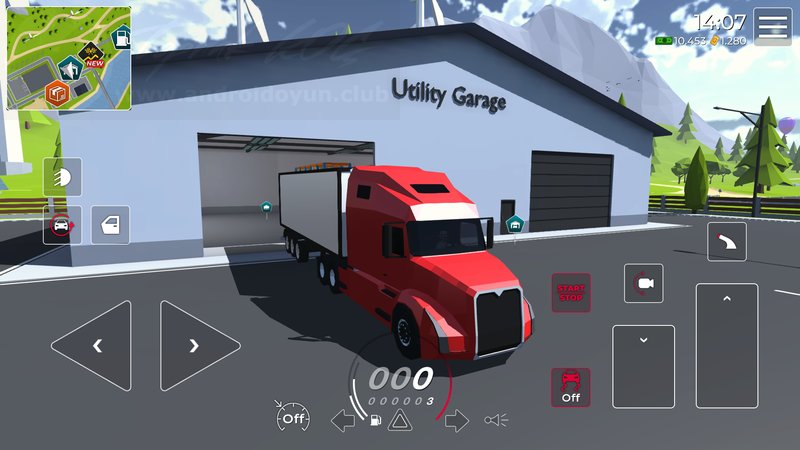
Task: Select the orange cargo box map marker
Action: (58, 94)
